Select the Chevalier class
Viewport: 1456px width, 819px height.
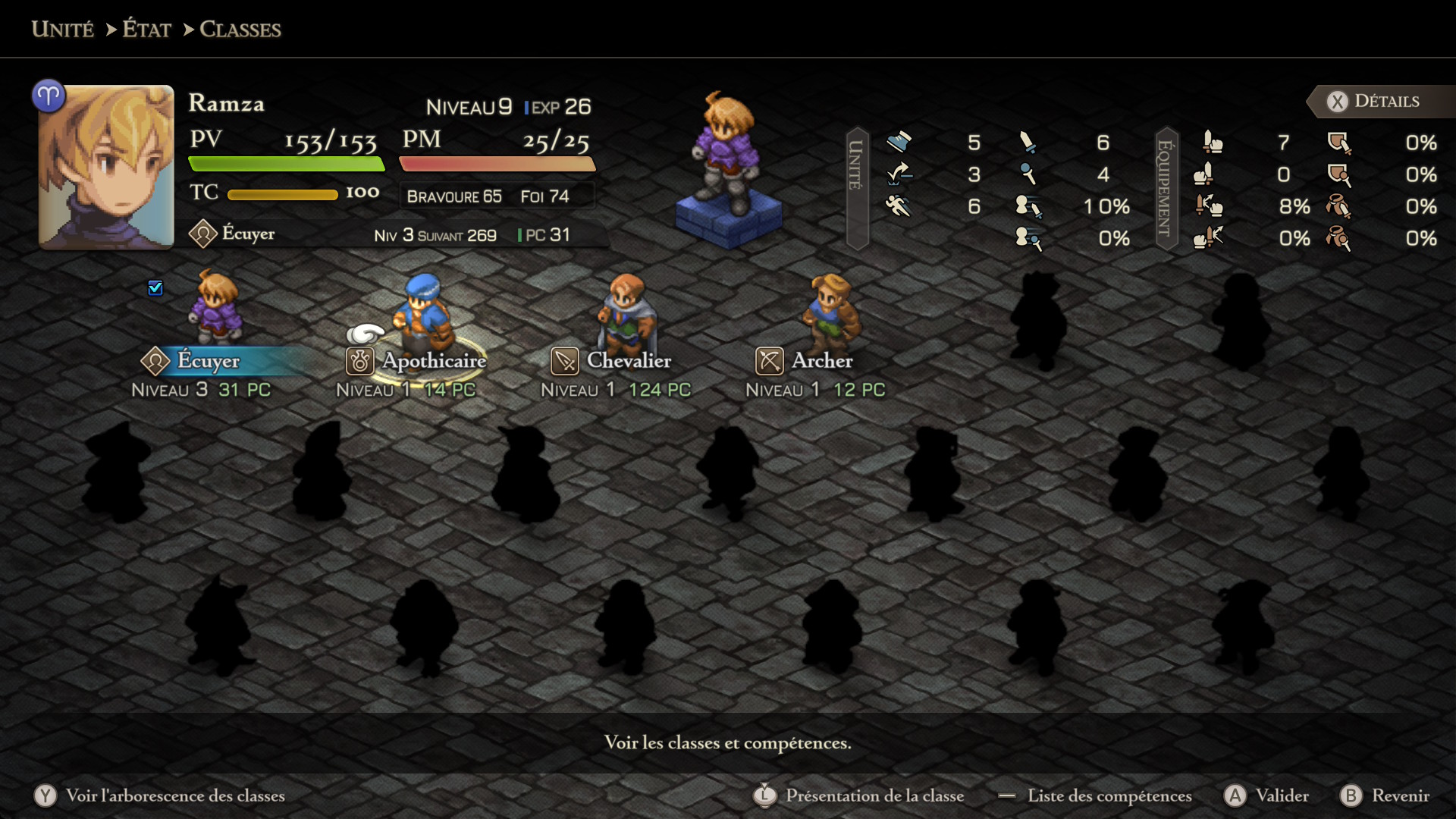coord(628,361)
